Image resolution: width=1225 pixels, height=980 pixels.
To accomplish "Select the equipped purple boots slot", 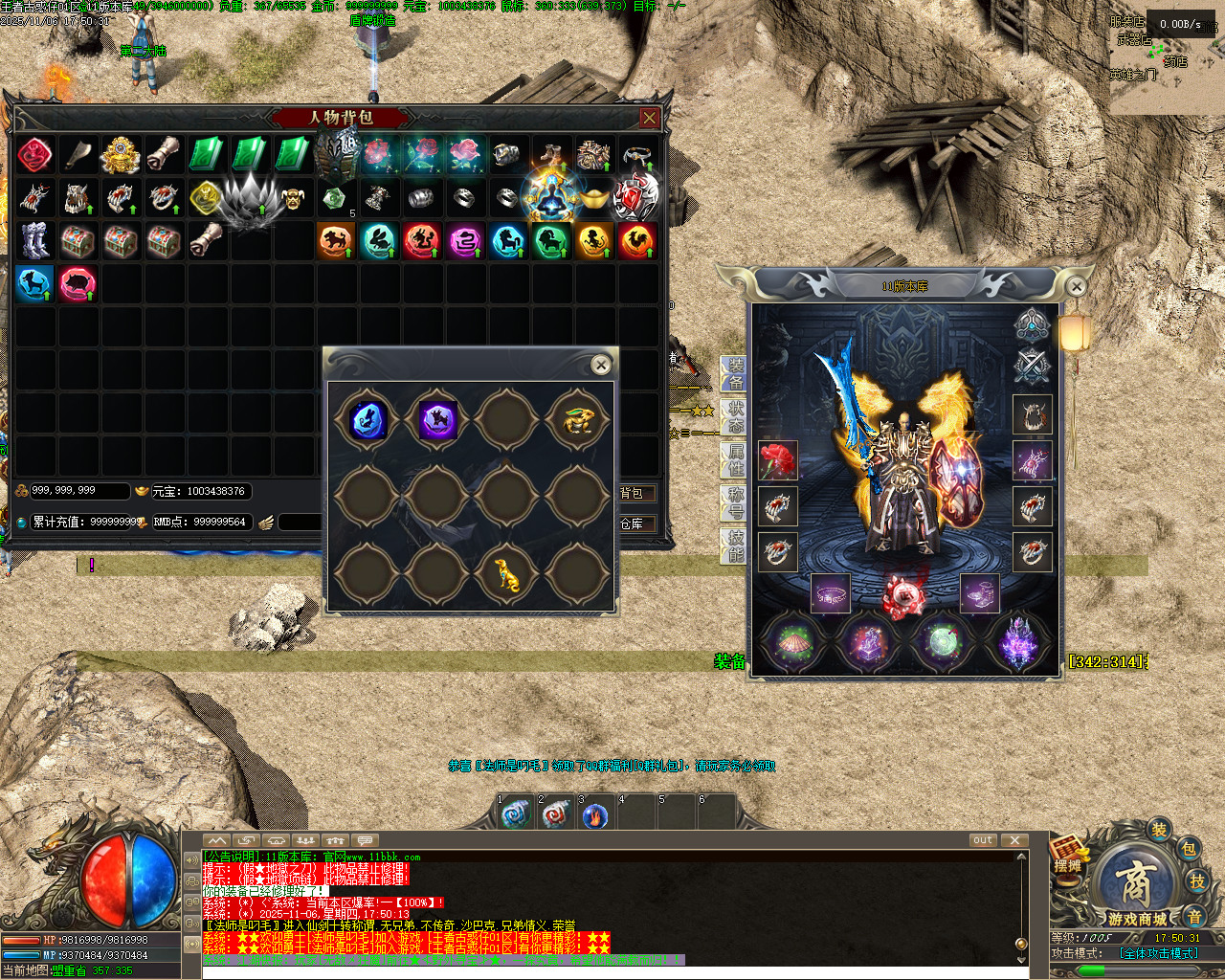I will click(x=979, y=594).
